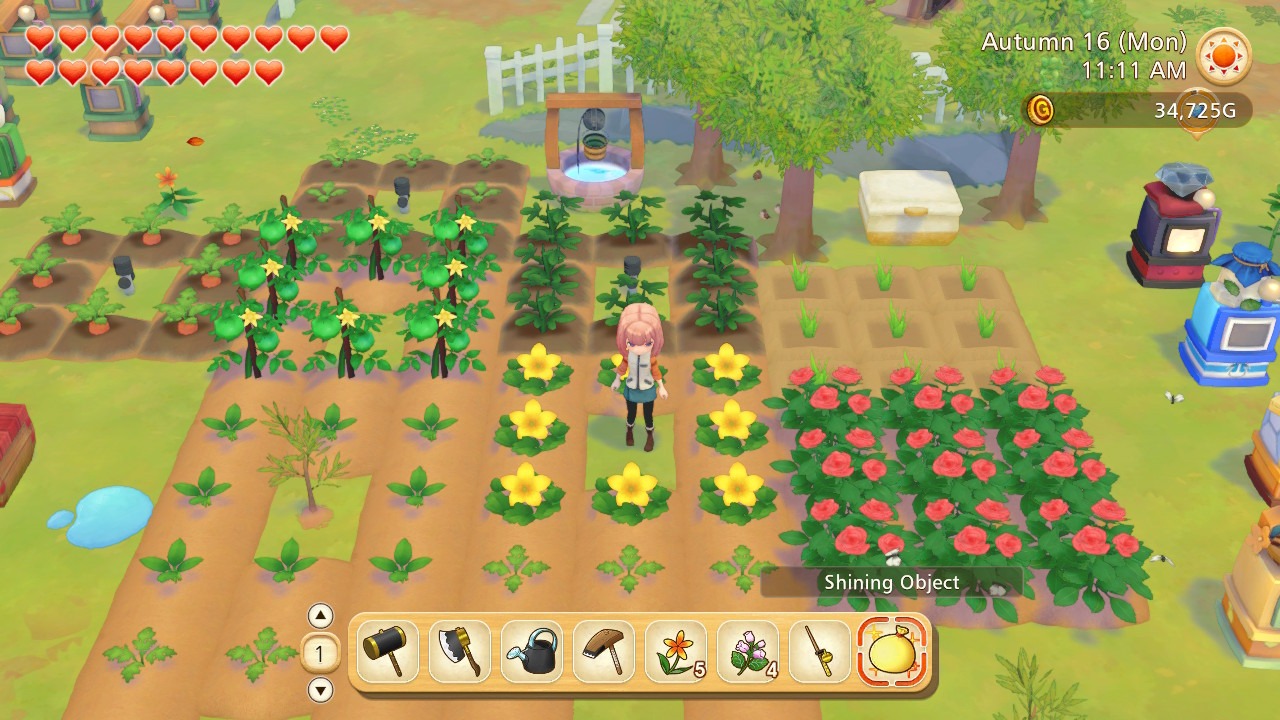
Task: Select the shining yellow bag slot
Action: [892, 652]
